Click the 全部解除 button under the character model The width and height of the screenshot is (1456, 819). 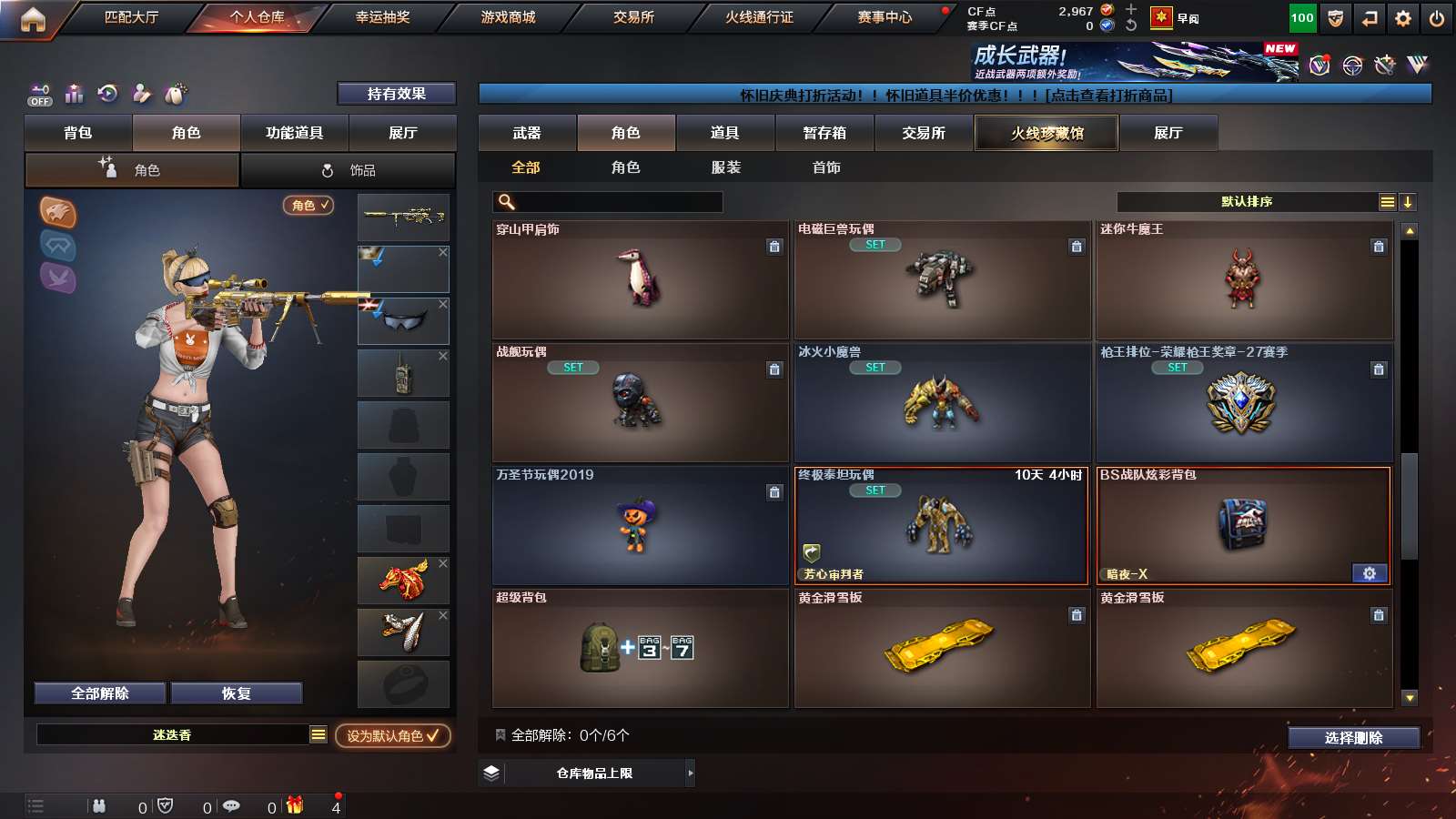click(99, 693)
